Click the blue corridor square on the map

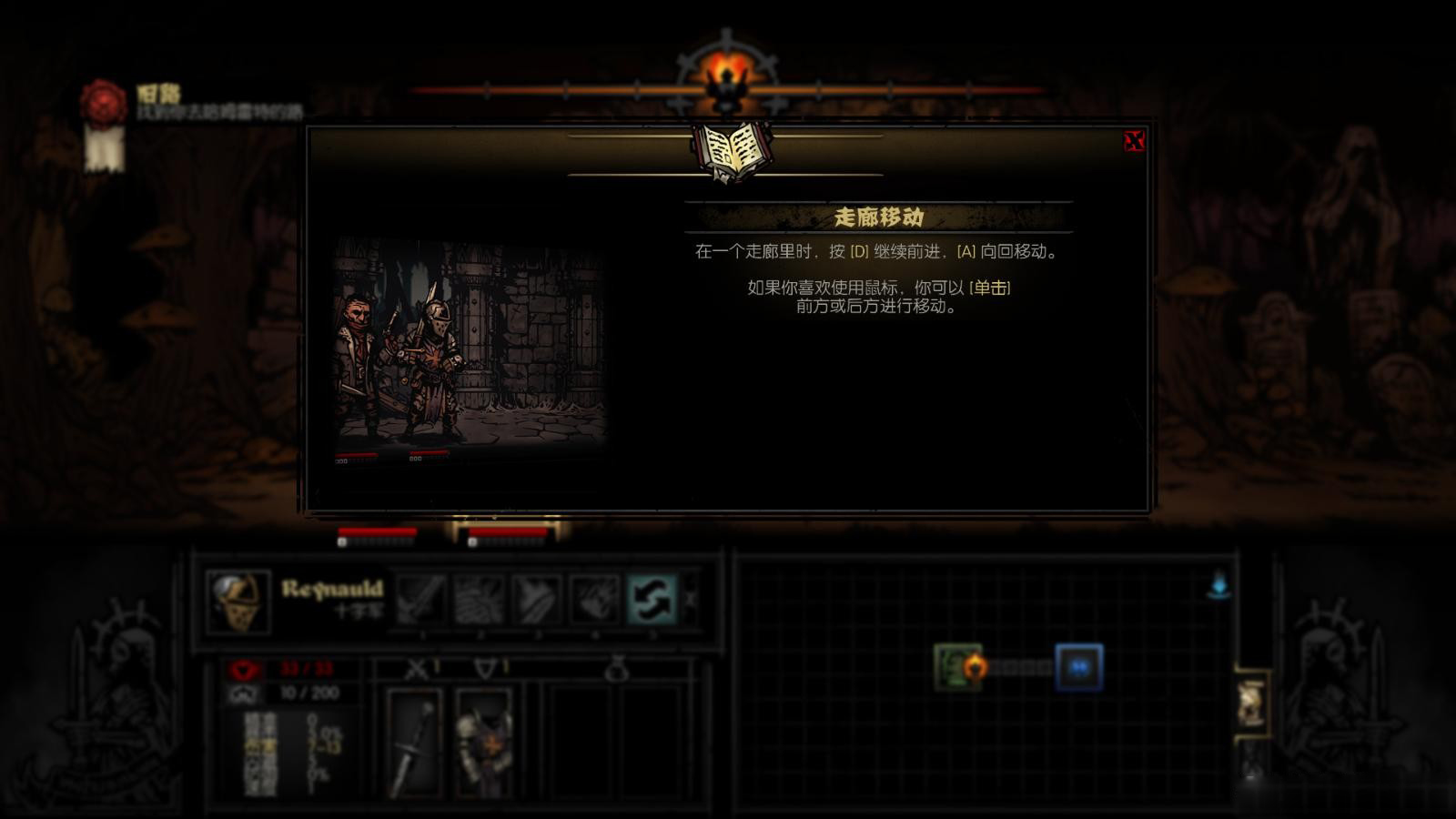1078,668
